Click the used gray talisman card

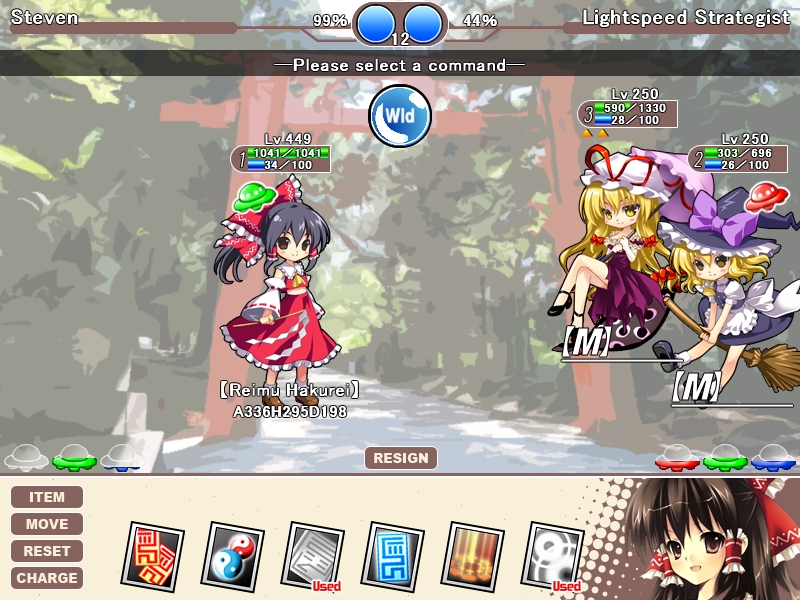(x=313, y=555)
